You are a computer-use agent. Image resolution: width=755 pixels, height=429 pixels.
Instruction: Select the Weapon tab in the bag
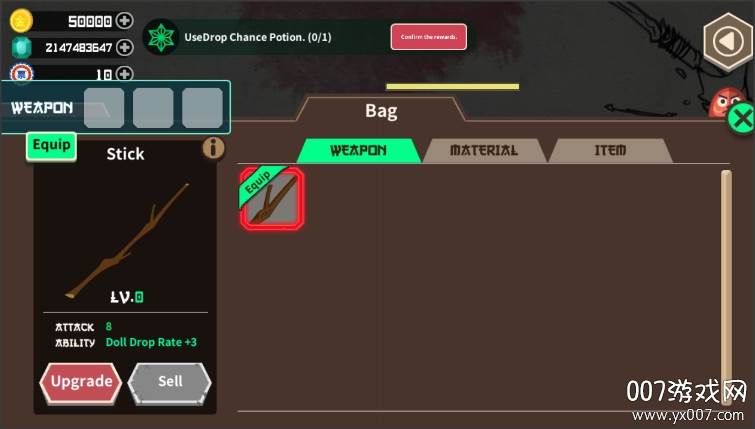click(x=358, y=150)
